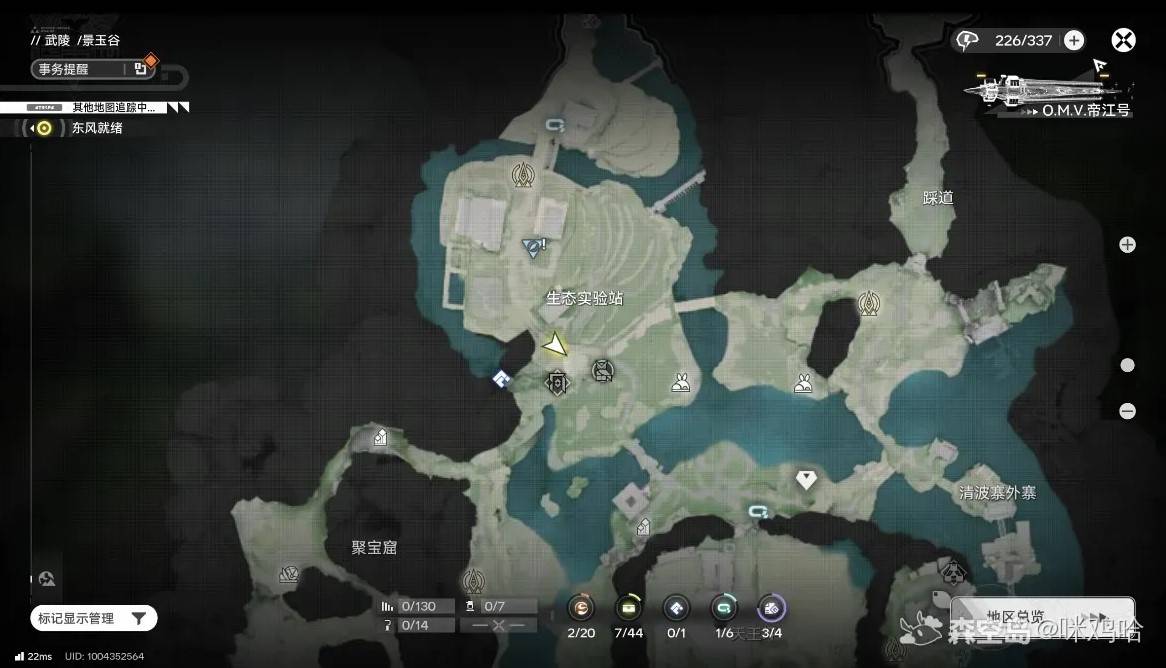Open the 事务提醒 reminders panel
The width and height of the screenshot is (1166, 668).
(92, 69)
